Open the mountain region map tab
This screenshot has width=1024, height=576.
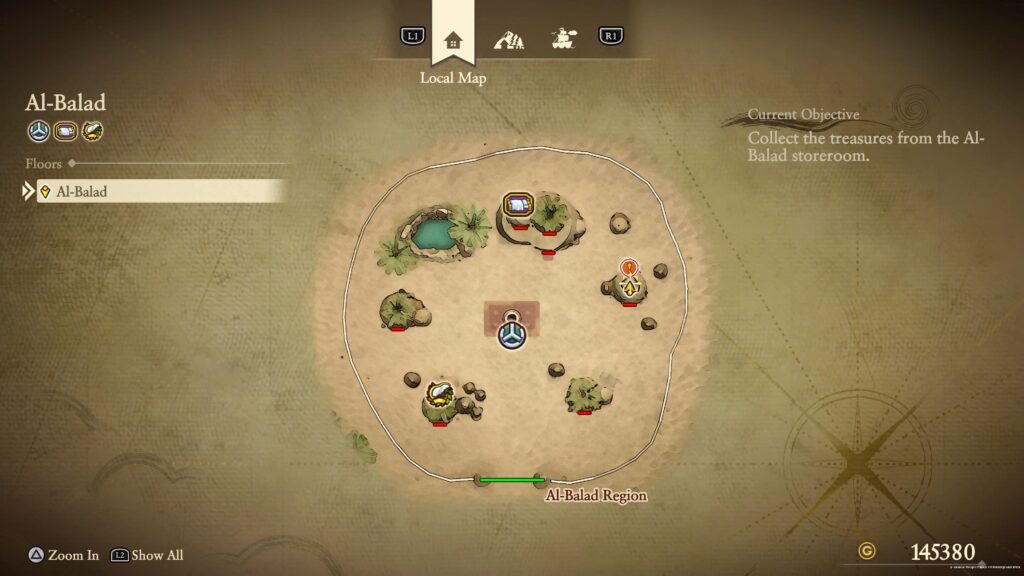coord(509,40)
